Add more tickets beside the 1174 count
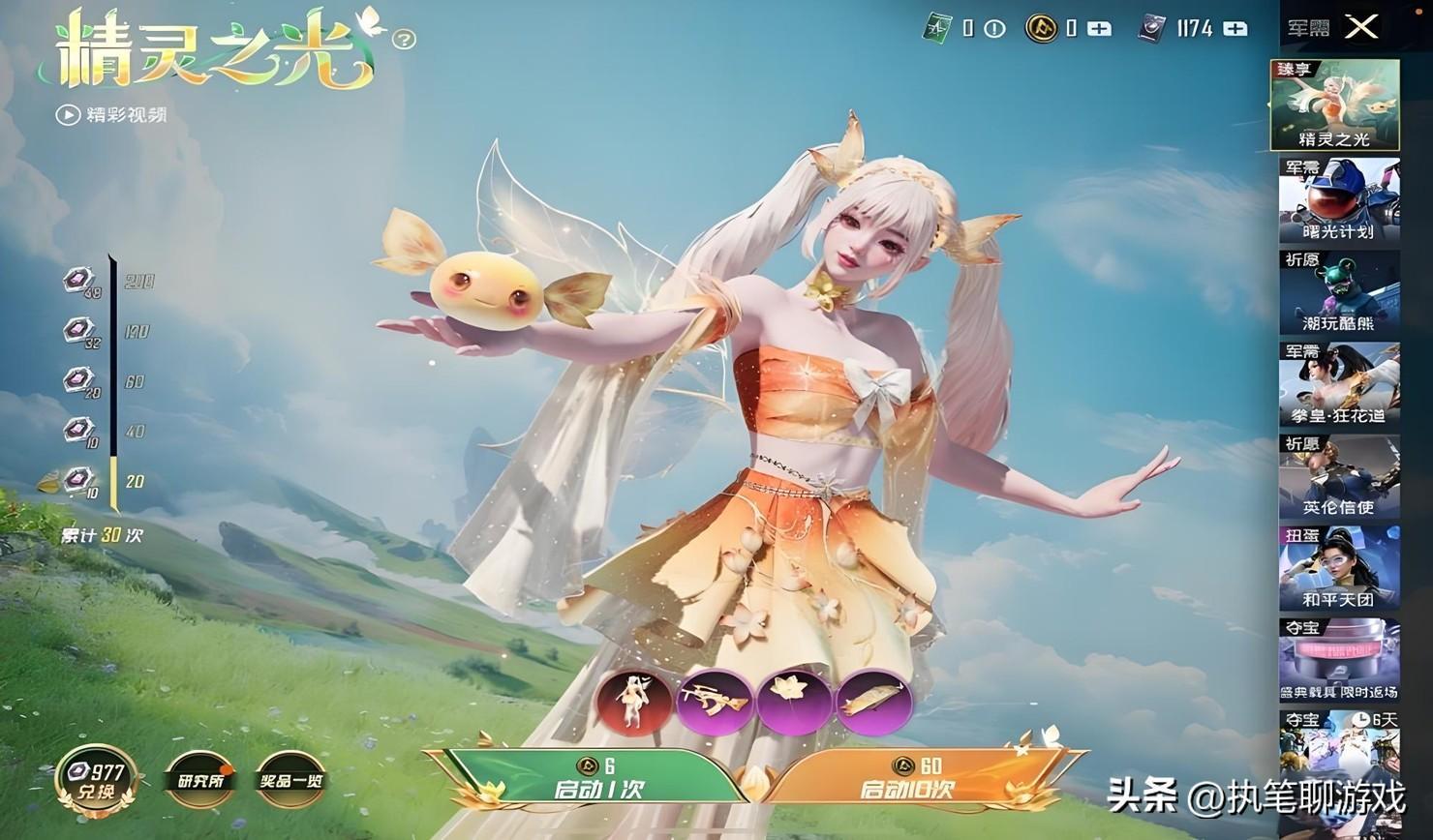Viewport: 1433px width, 840px height. 1235,28
